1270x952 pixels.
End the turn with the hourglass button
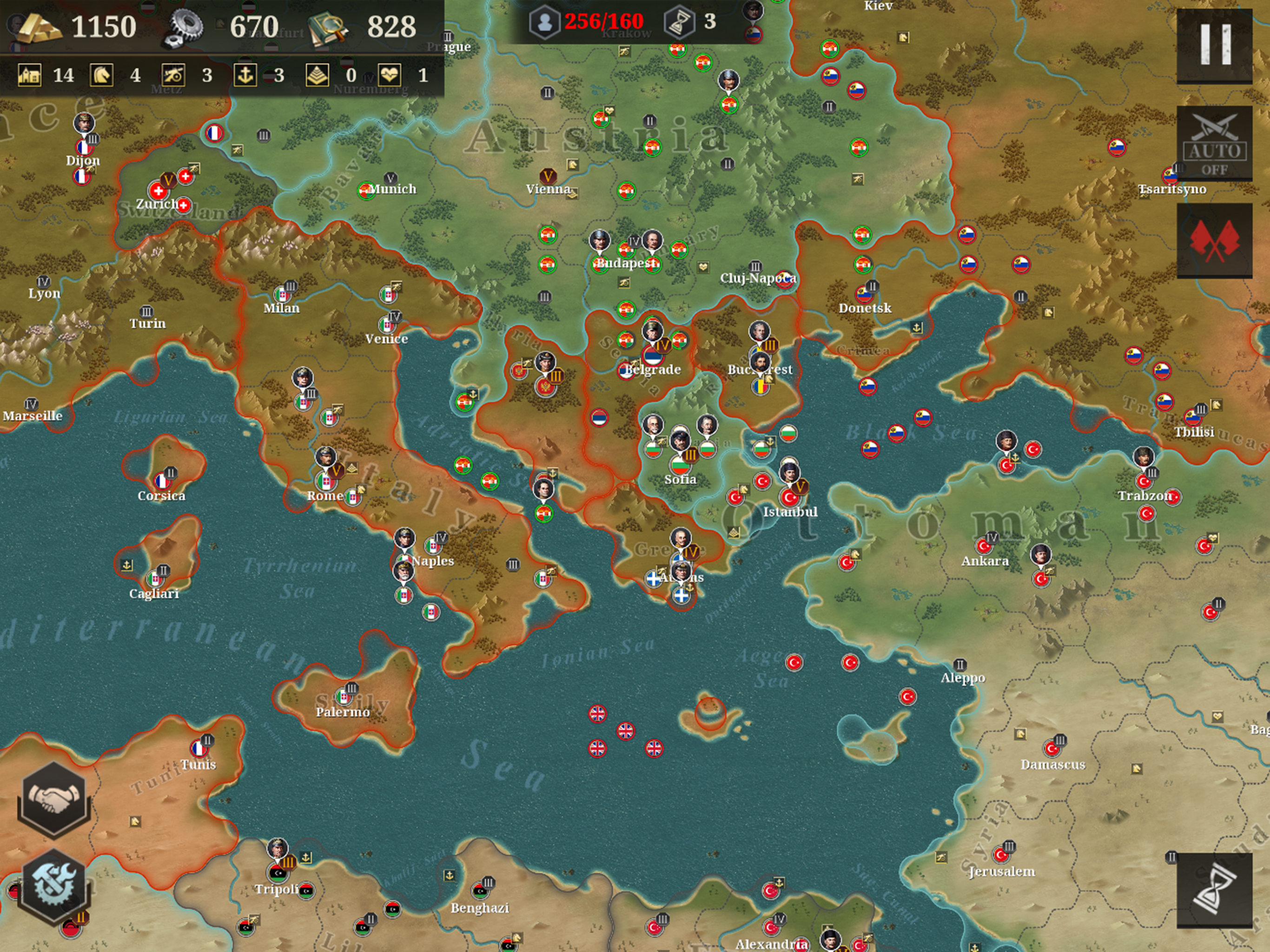(x=1214, y=890)
